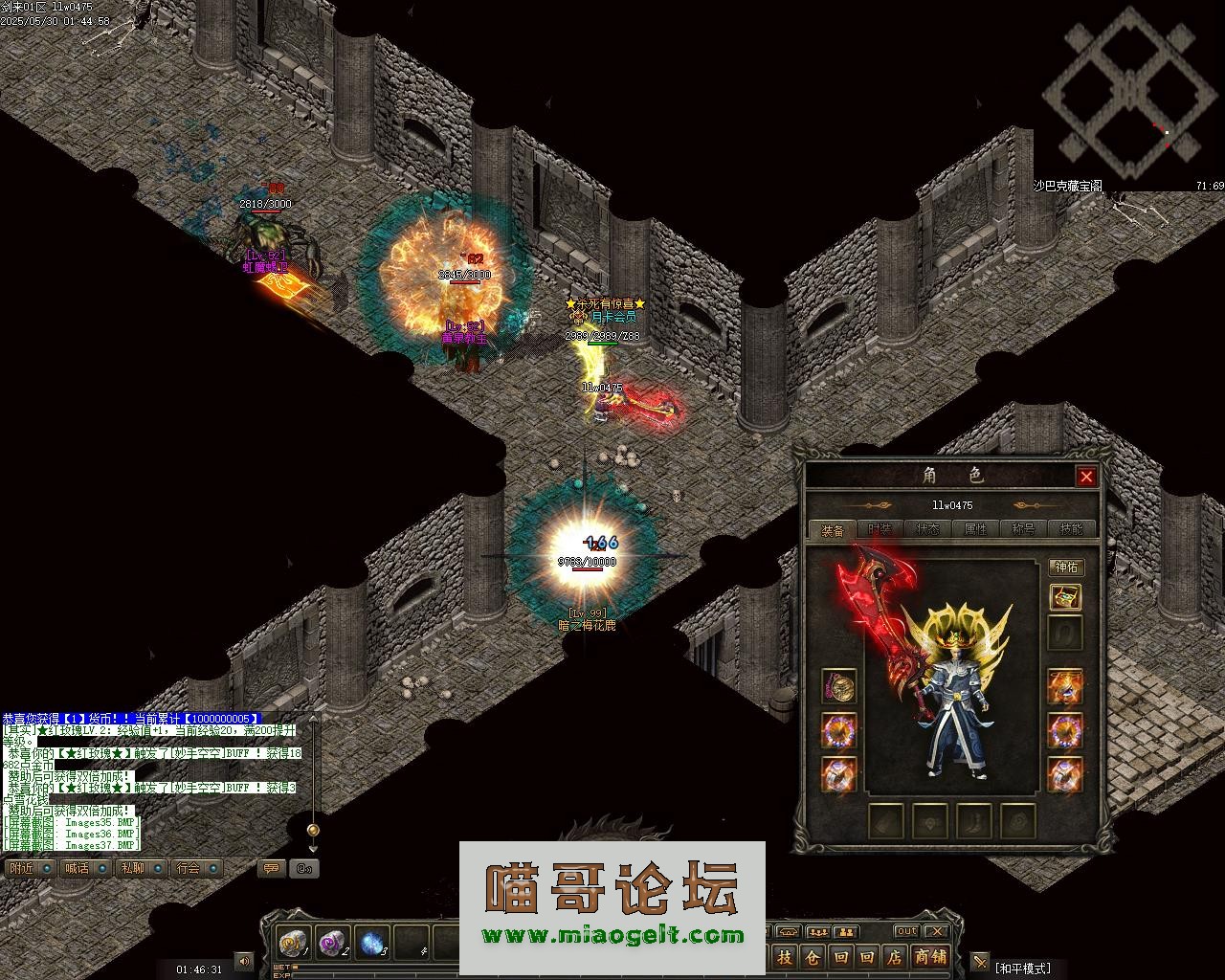Open the 仓 warehouse button
The height and width of the screenshot is (980, 1225).
[813, 957]
